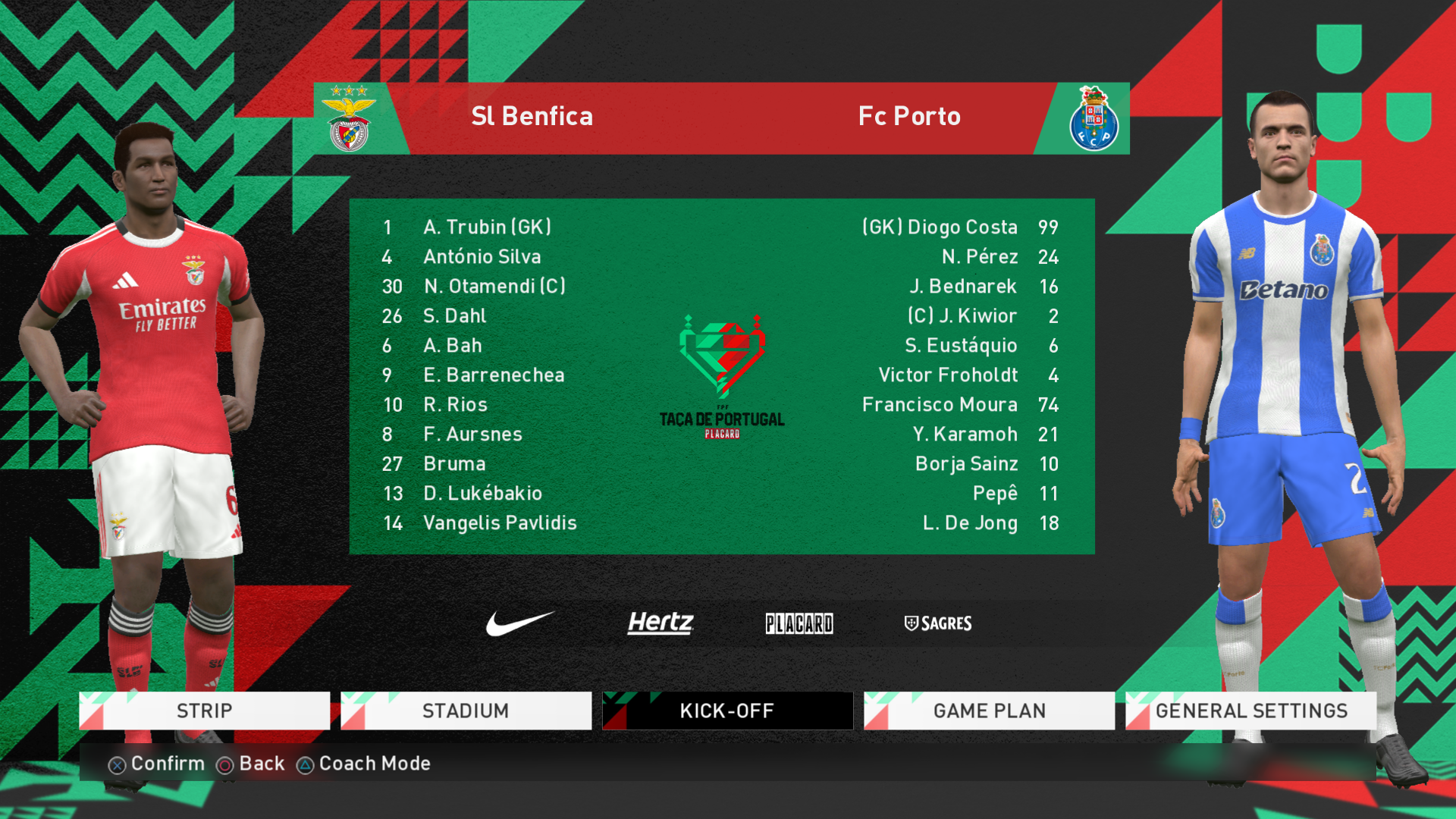
Task: Open the Game Plan menu
Action: [989, 711]
